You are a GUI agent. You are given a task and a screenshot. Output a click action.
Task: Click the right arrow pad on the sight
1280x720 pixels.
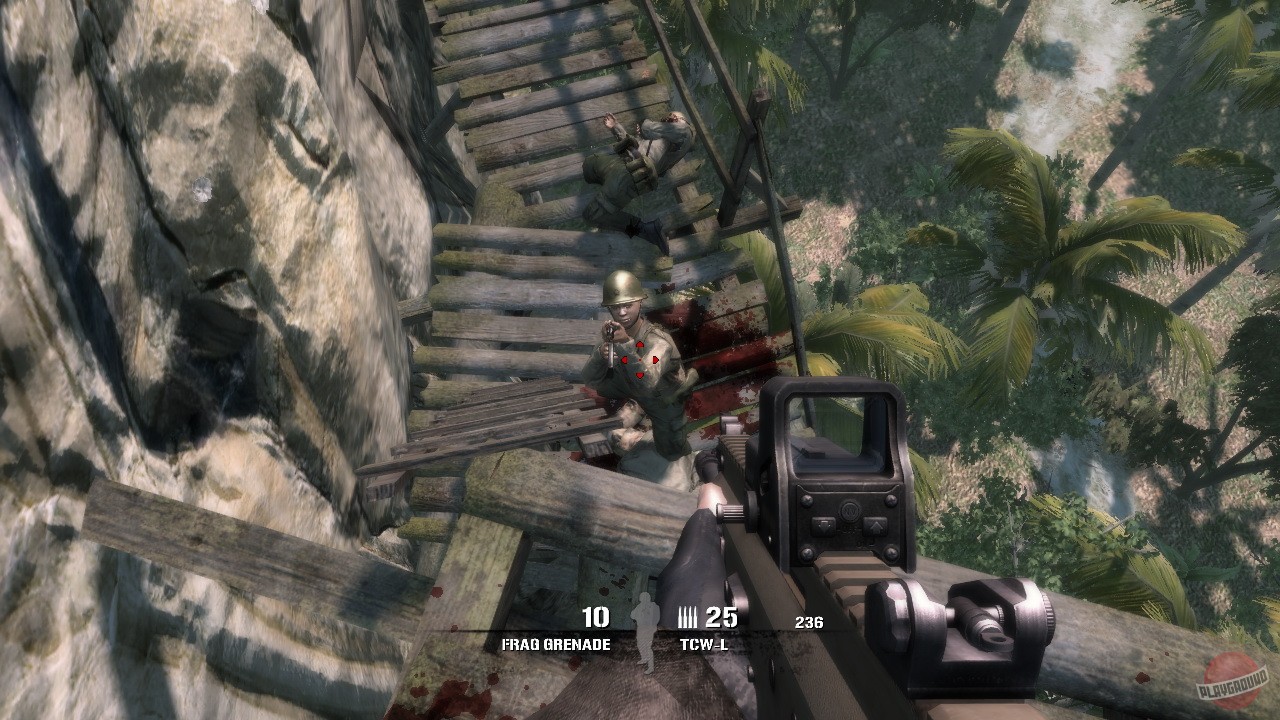click(x=876, y=526)
